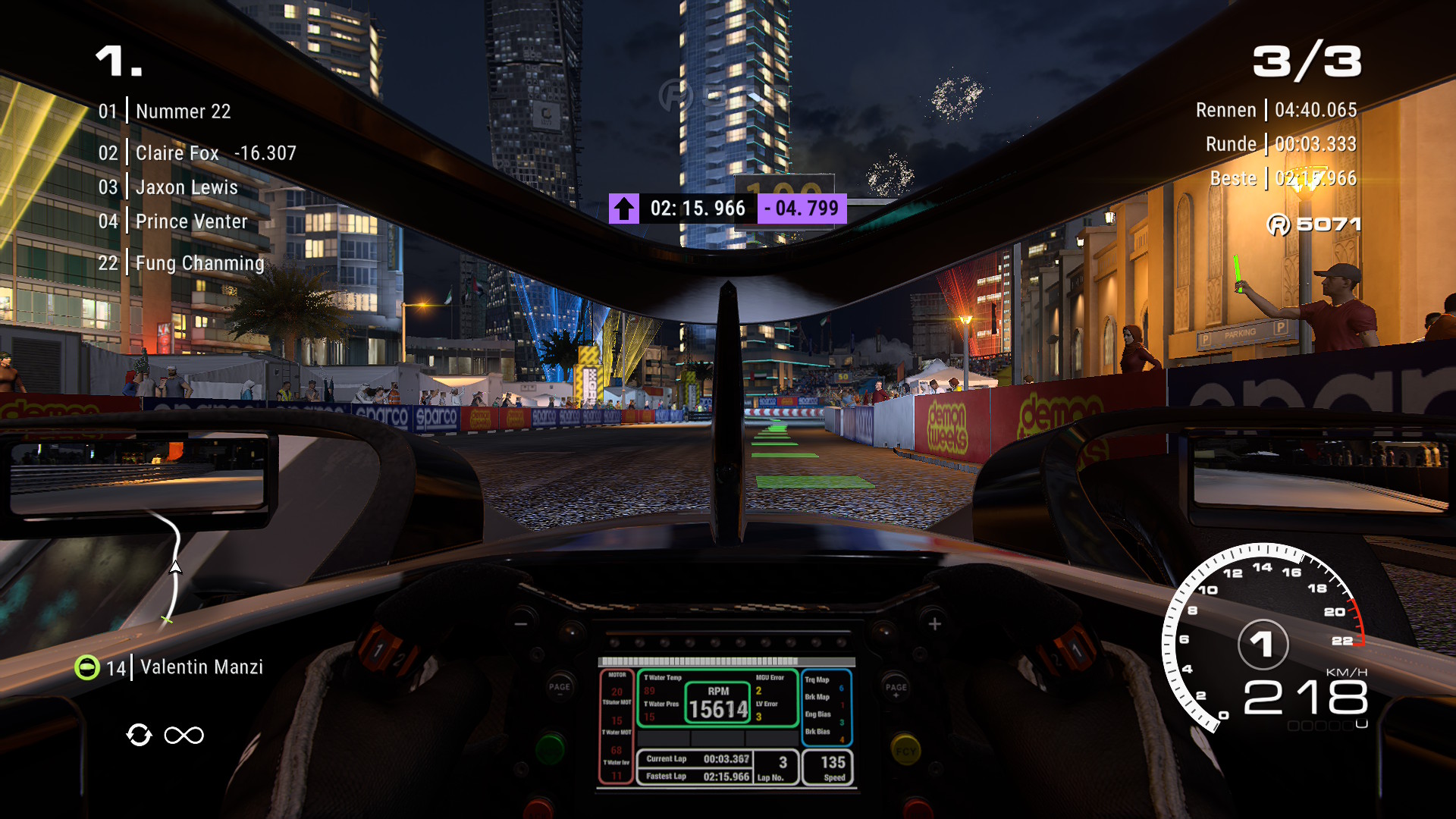The height and width of the screenshot is (819, 1456).
Task: Select the green circle icon beside Valentin Manzi
Action: coord(87,667)
